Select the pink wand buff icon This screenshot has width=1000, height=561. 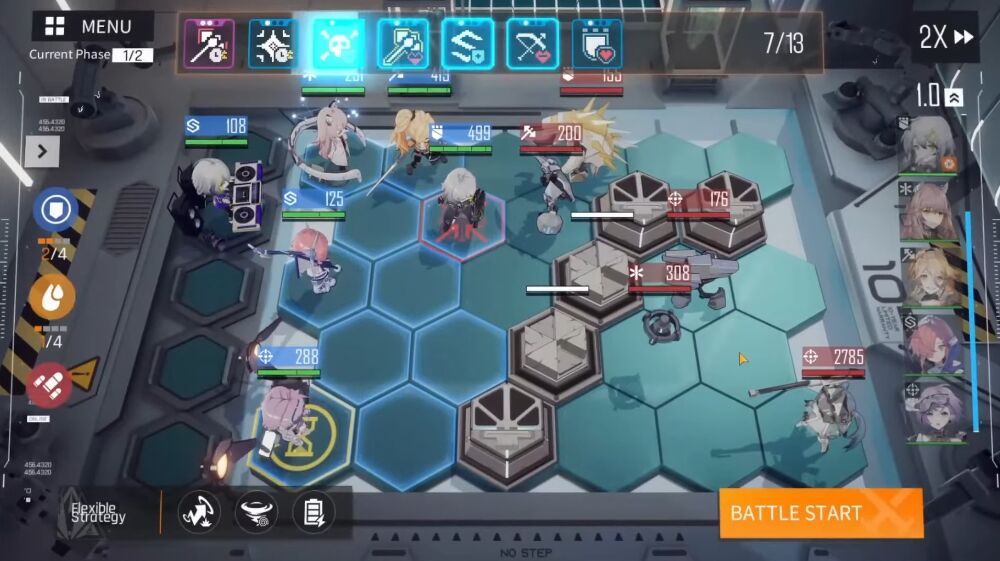tap(210, 44)
